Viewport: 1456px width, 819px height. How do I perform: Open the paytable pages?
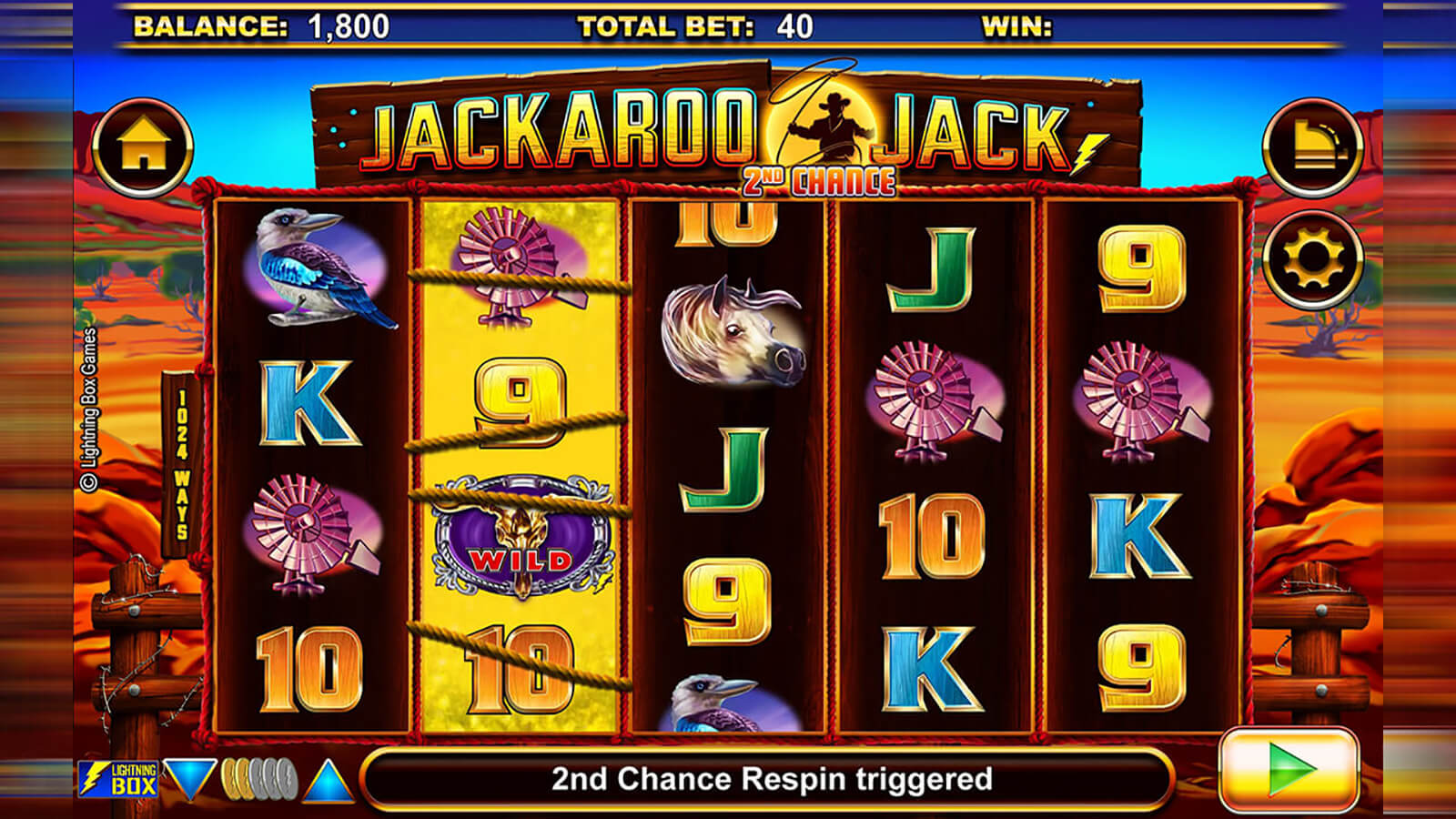click(1311, 147)
